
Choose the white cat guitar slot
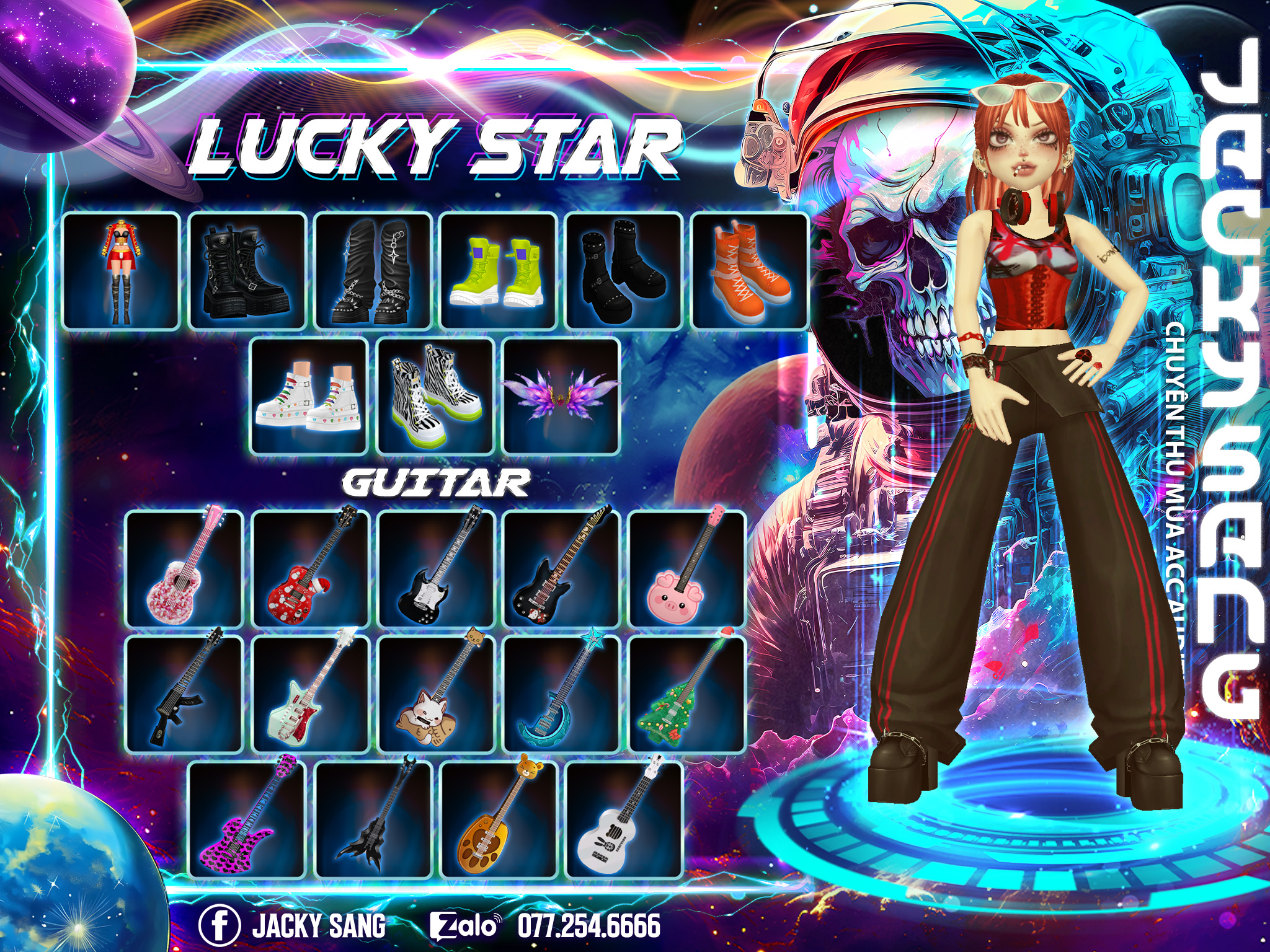435,694
